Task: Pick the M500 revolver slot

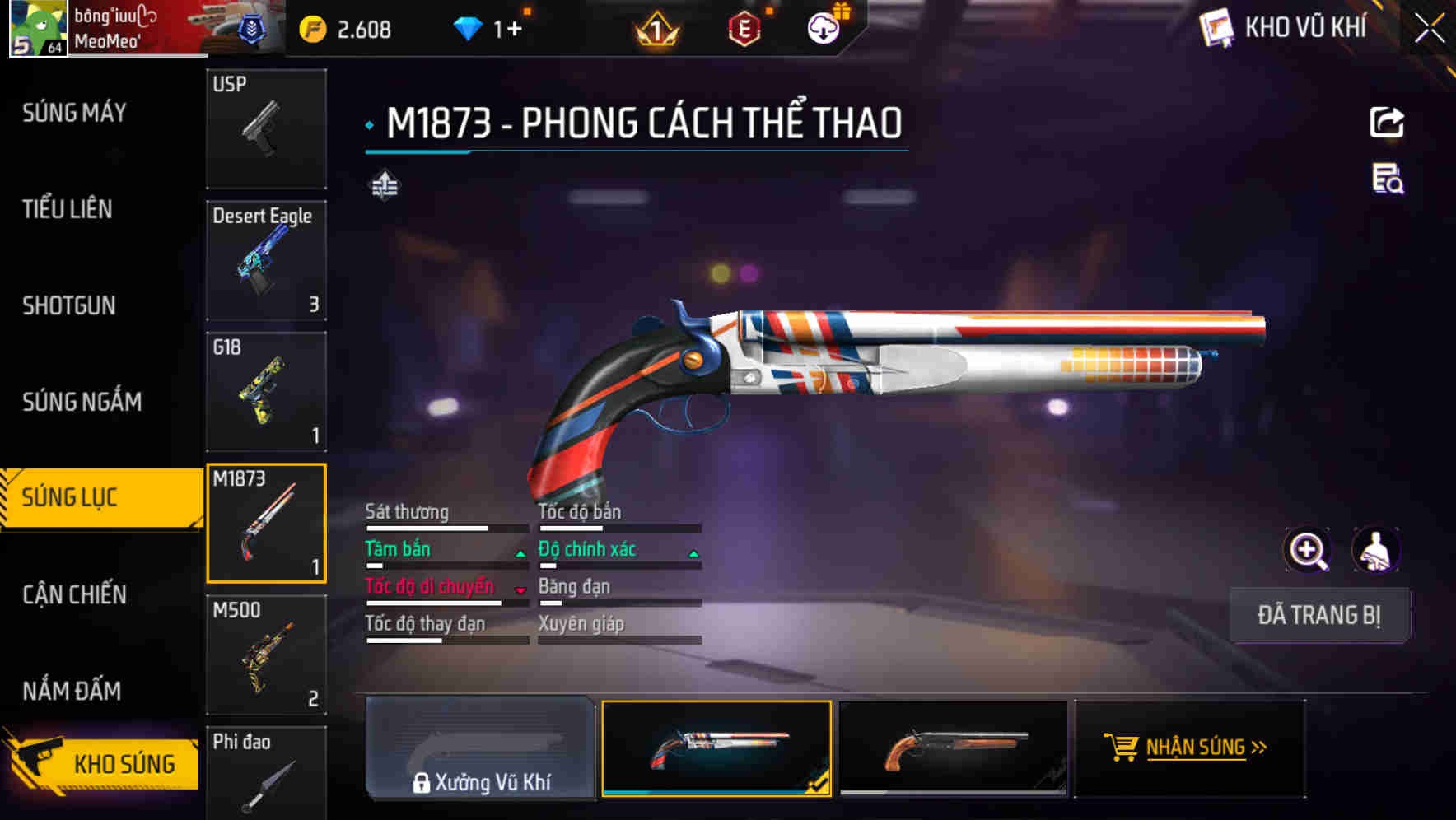Action: tap(266, 655)
